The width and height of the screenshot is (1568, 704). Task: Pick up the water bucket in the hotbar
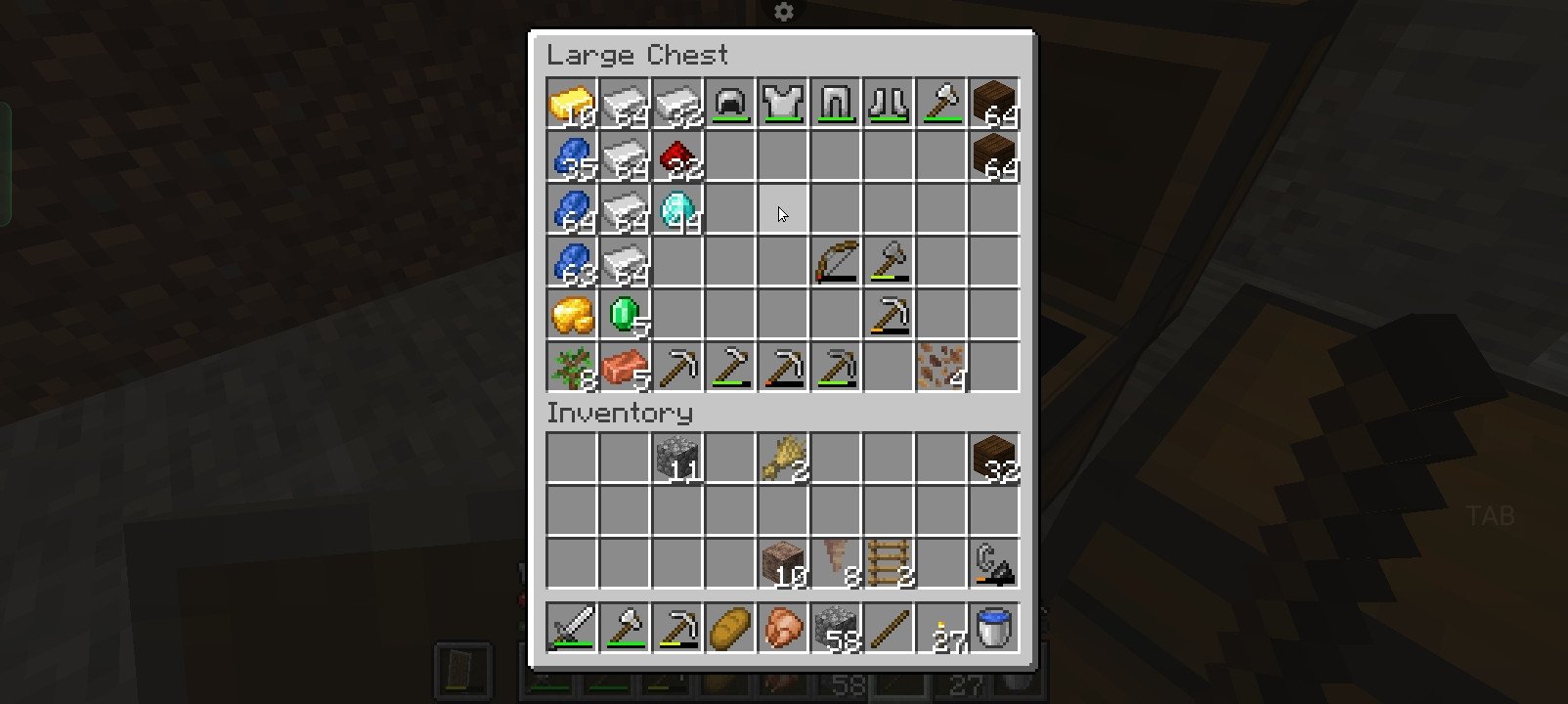pyautogui.click(x=994, y=627)
